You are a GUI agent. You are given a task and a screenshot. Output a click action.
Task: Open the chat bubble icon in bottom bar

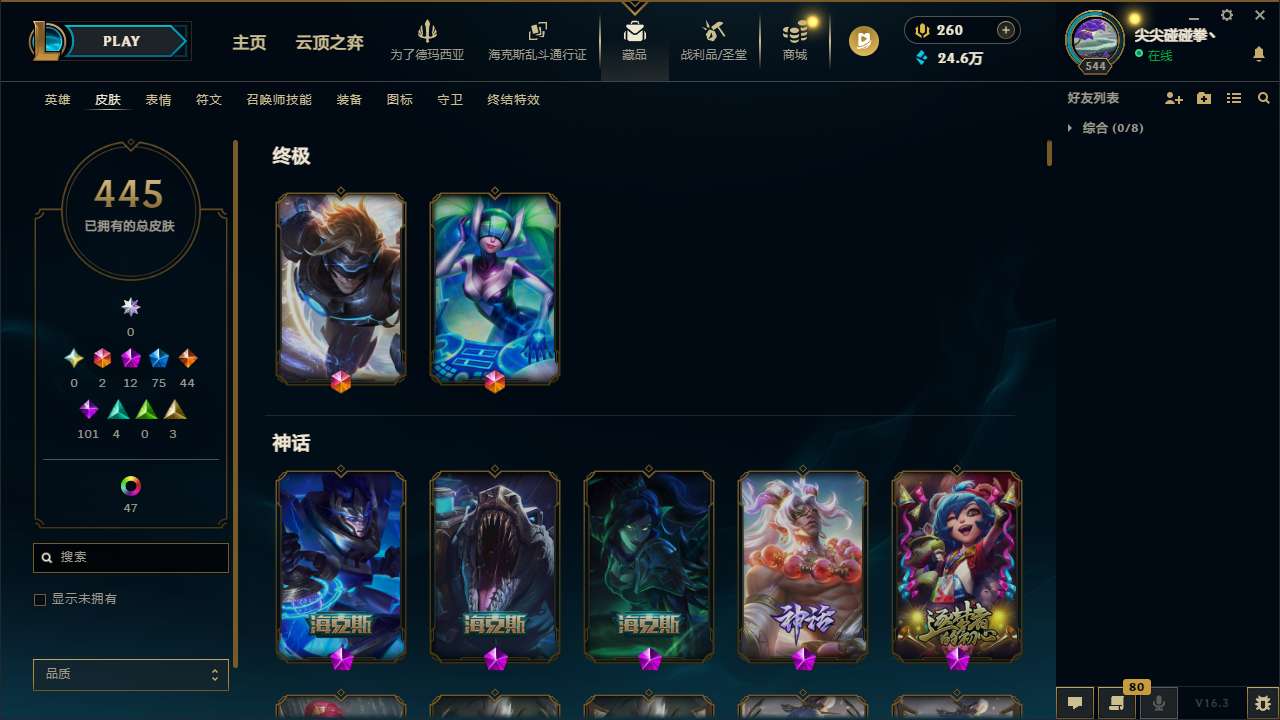pyautogui.click(x=1074, y=703)
